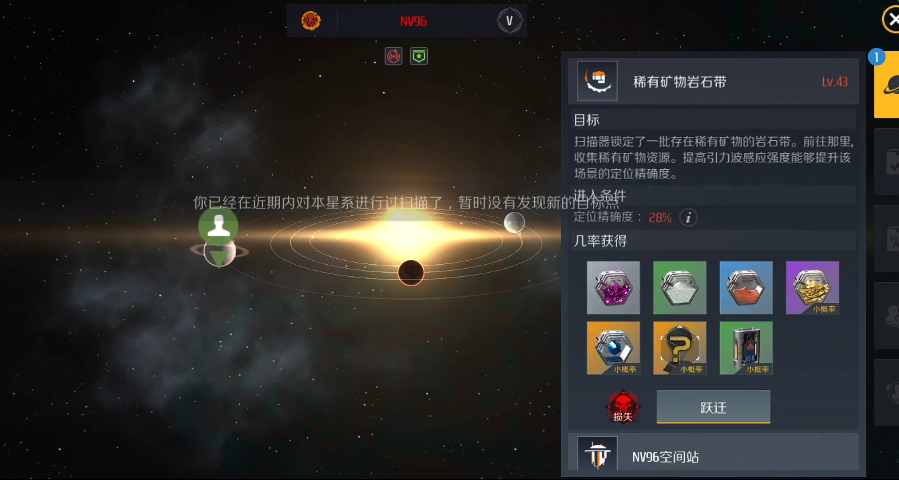The height and width of the screenshot is (480, 899).
Task: Click the 跃迁 warp button
Action: tap(713, 407)
